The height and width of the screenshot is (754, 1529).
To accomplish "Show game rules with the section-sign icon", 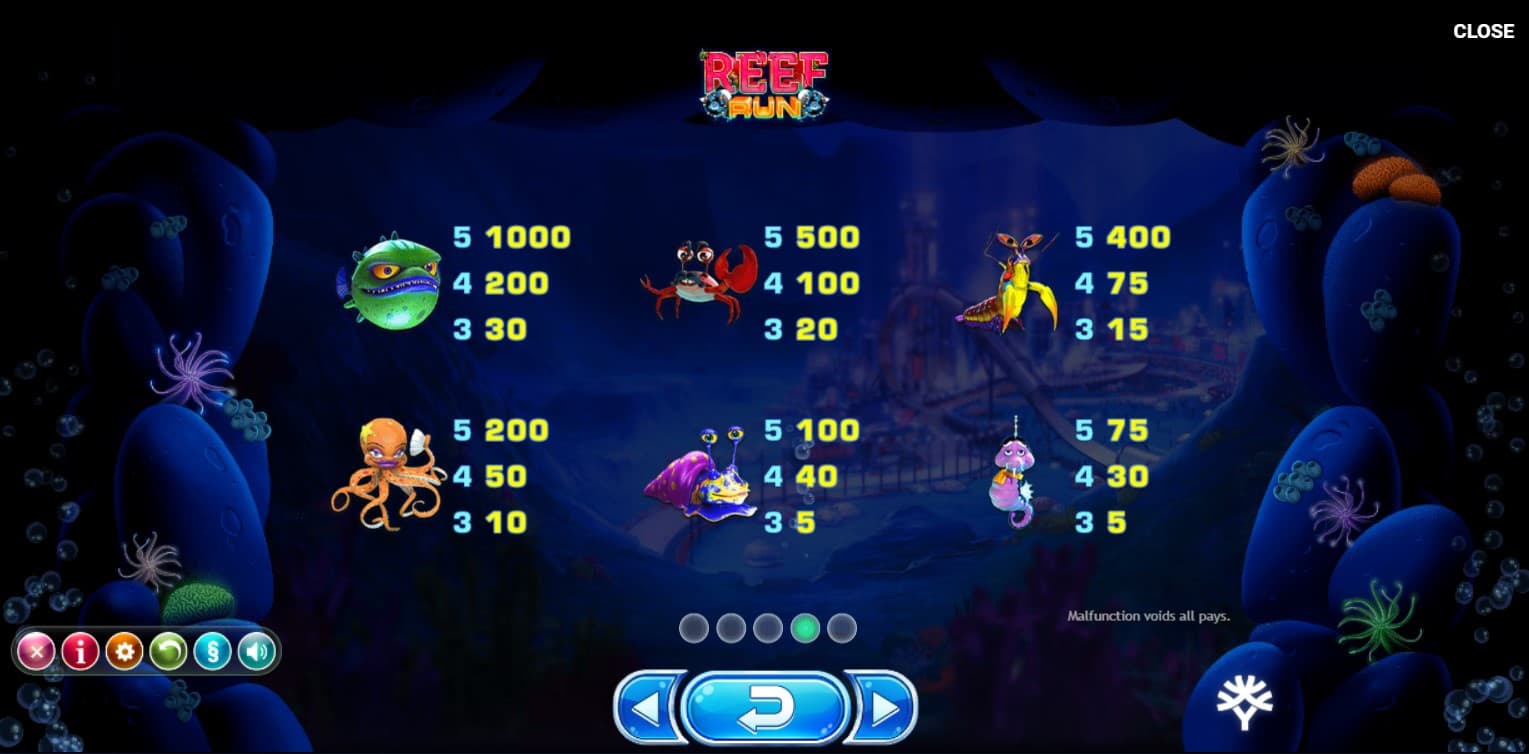I will tap(212, 653).
